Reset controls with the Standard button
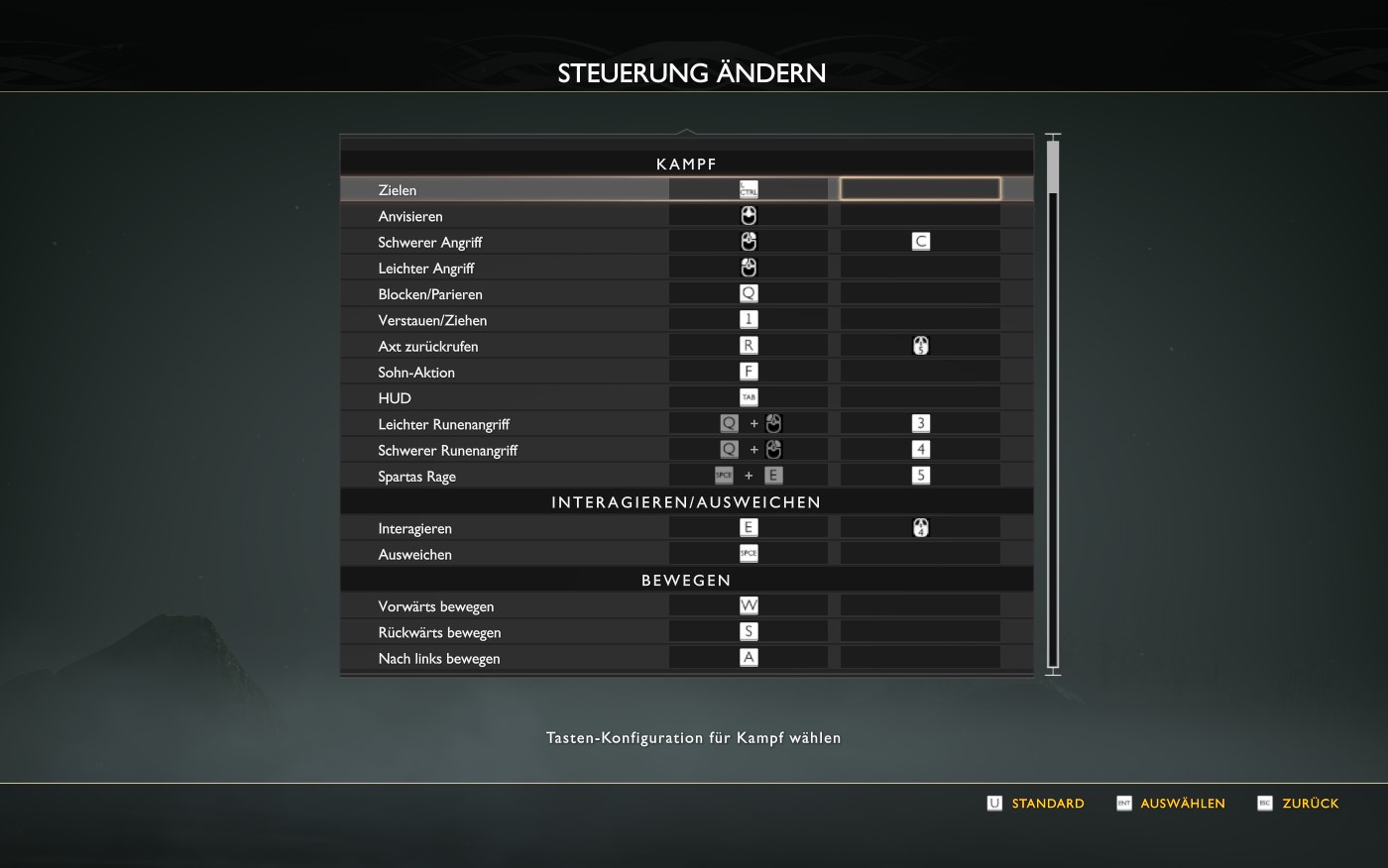This screenshot has width=1388, height=868. click(x=1036, y=804)
